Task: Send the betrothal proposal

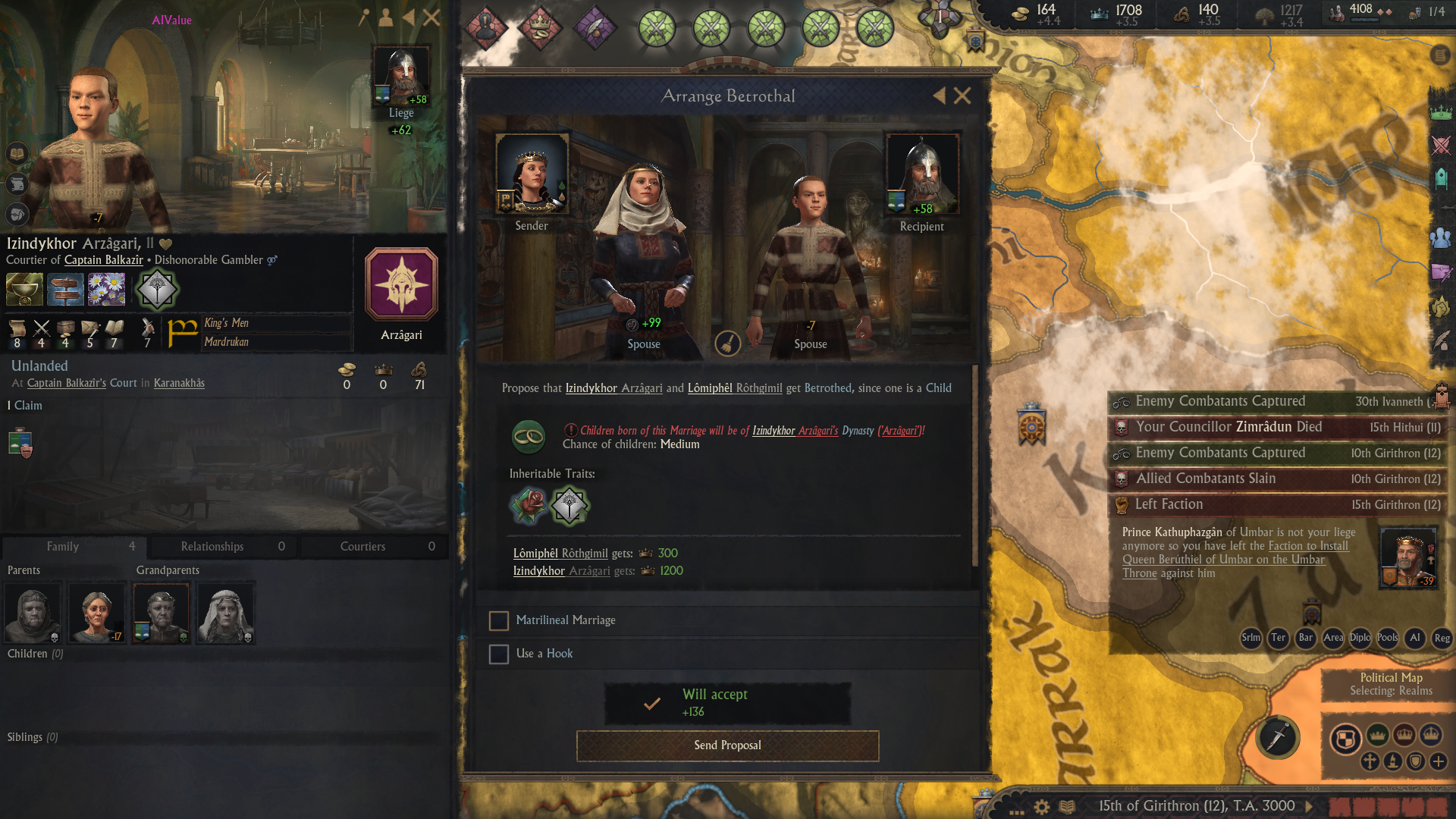Action: [727, 745]
